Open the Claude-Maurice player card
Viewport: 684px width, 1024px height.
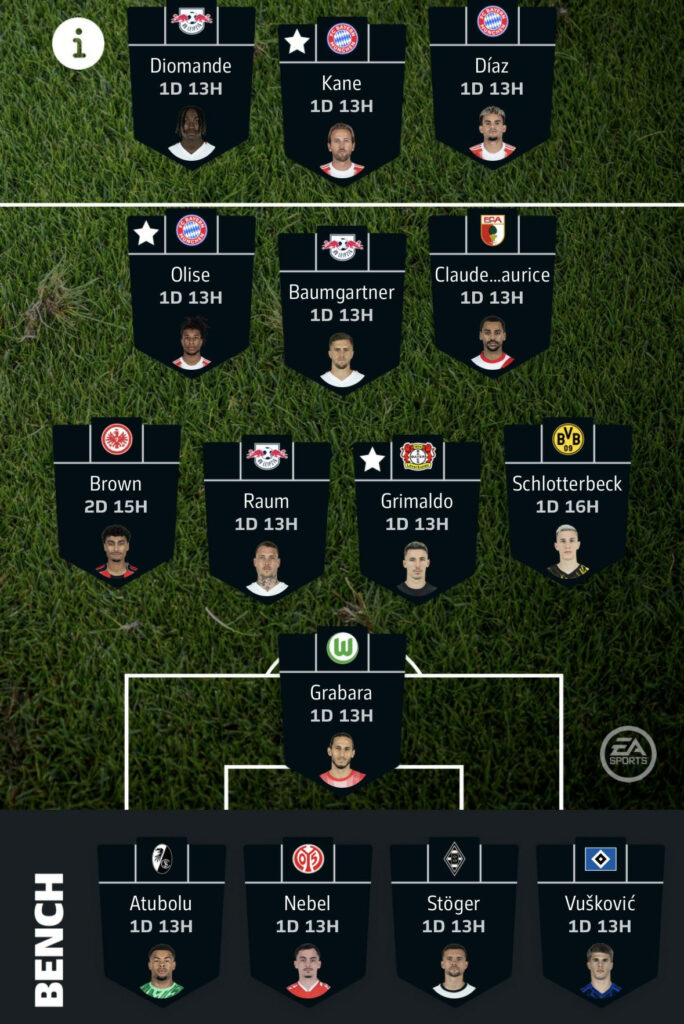point(492,295)
